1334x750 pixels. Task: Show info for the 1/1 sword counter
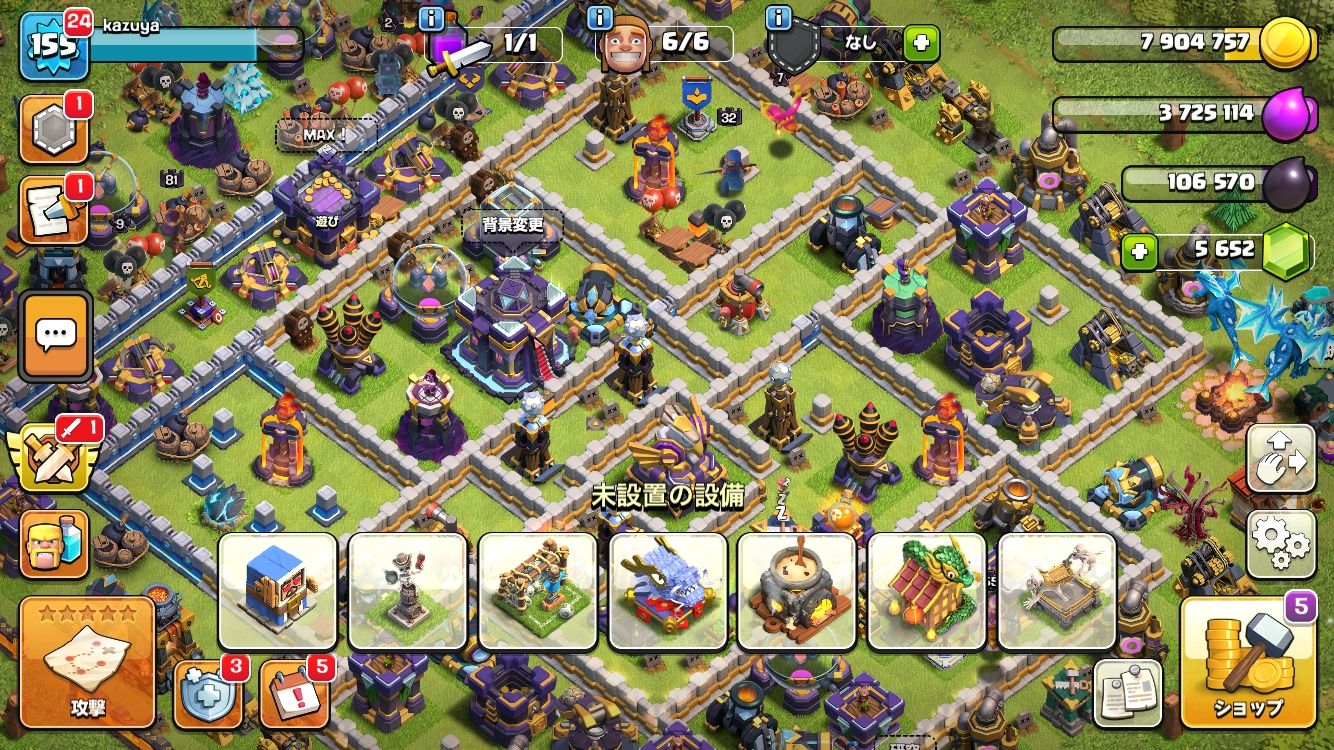(432, 17)
